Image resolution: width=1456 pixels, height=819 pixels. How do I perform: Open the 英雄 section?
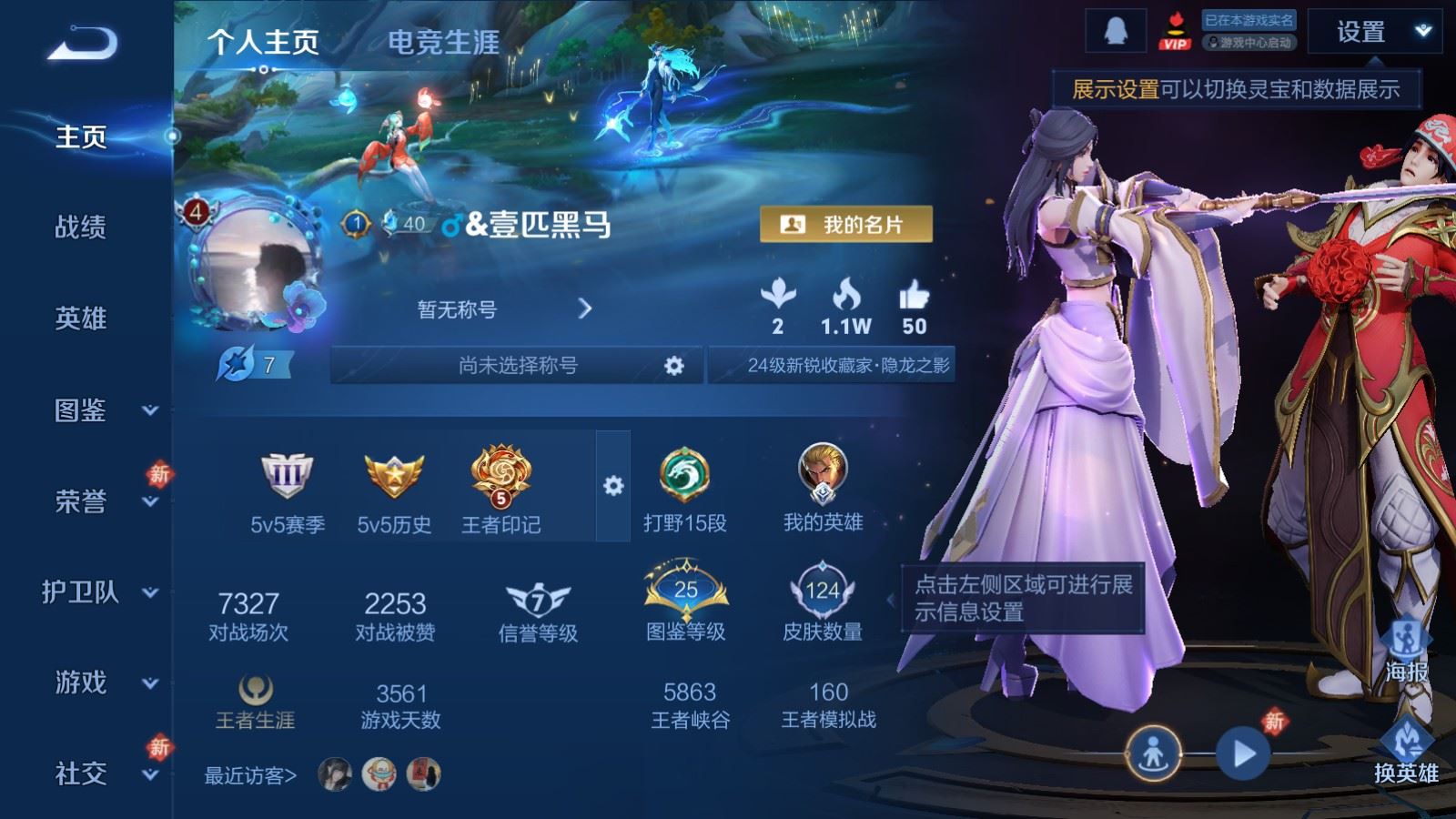(80, 318)
